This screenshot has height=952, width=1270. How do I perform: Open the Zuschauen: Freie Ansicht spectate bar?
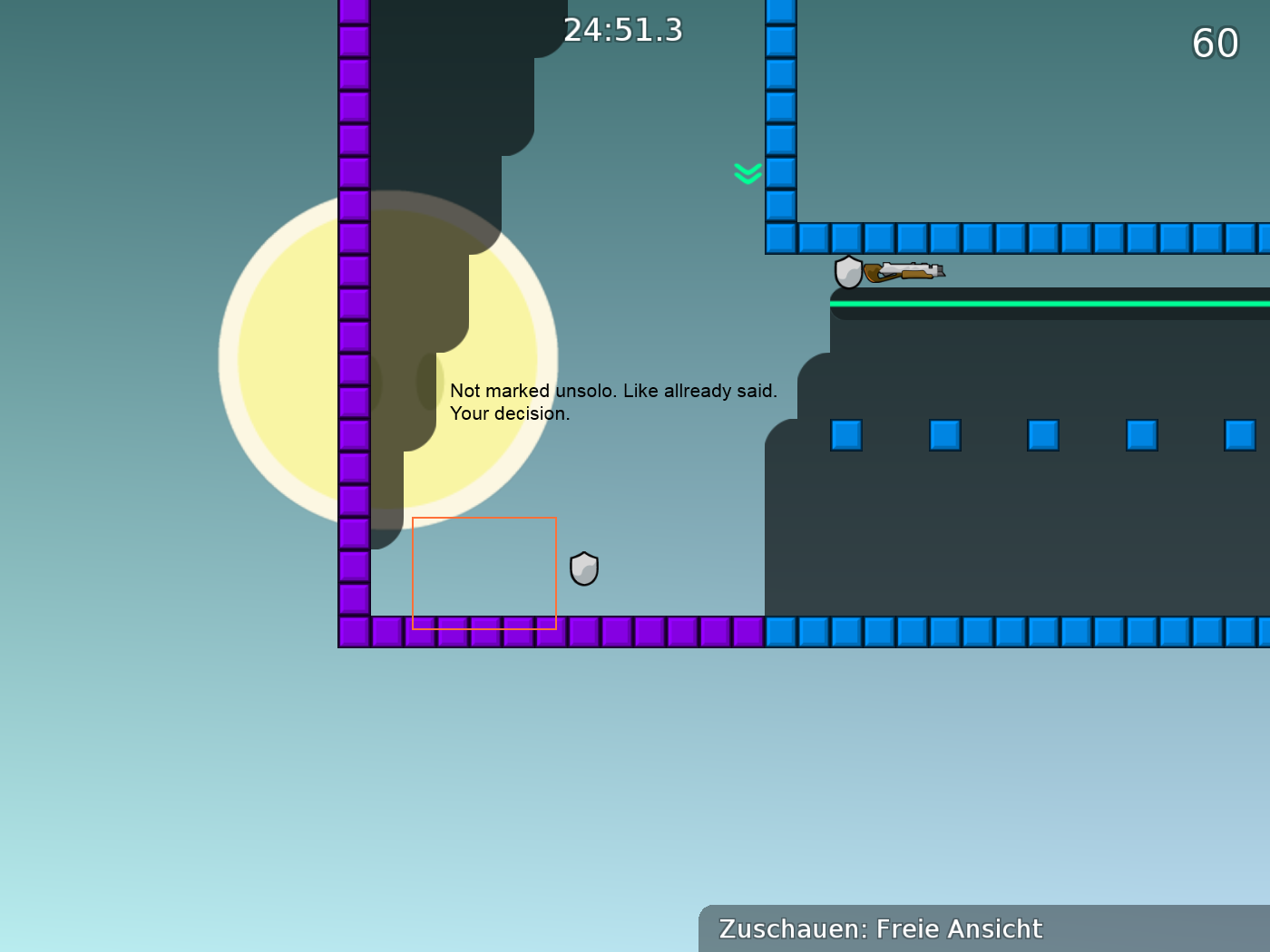pyautogui.click(x=880, y=929)
